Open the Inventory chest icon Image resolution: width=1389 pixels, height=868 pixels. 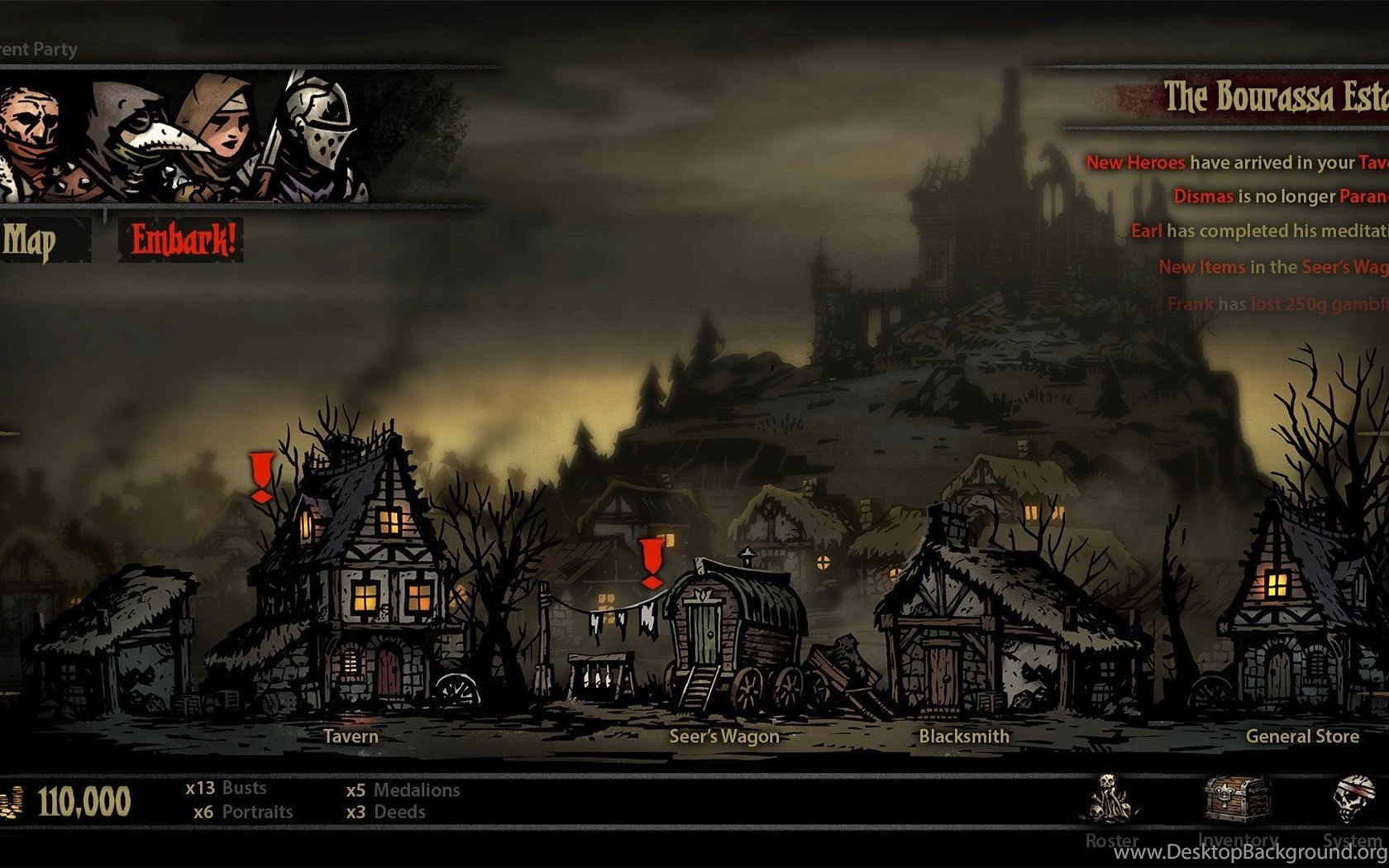point(1236,799)
